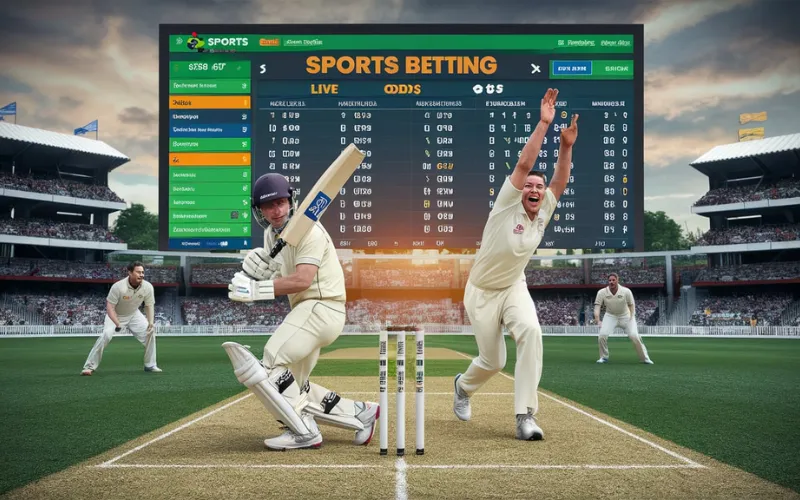
Task: Open the ODDS tab
Action: [402, 89]
